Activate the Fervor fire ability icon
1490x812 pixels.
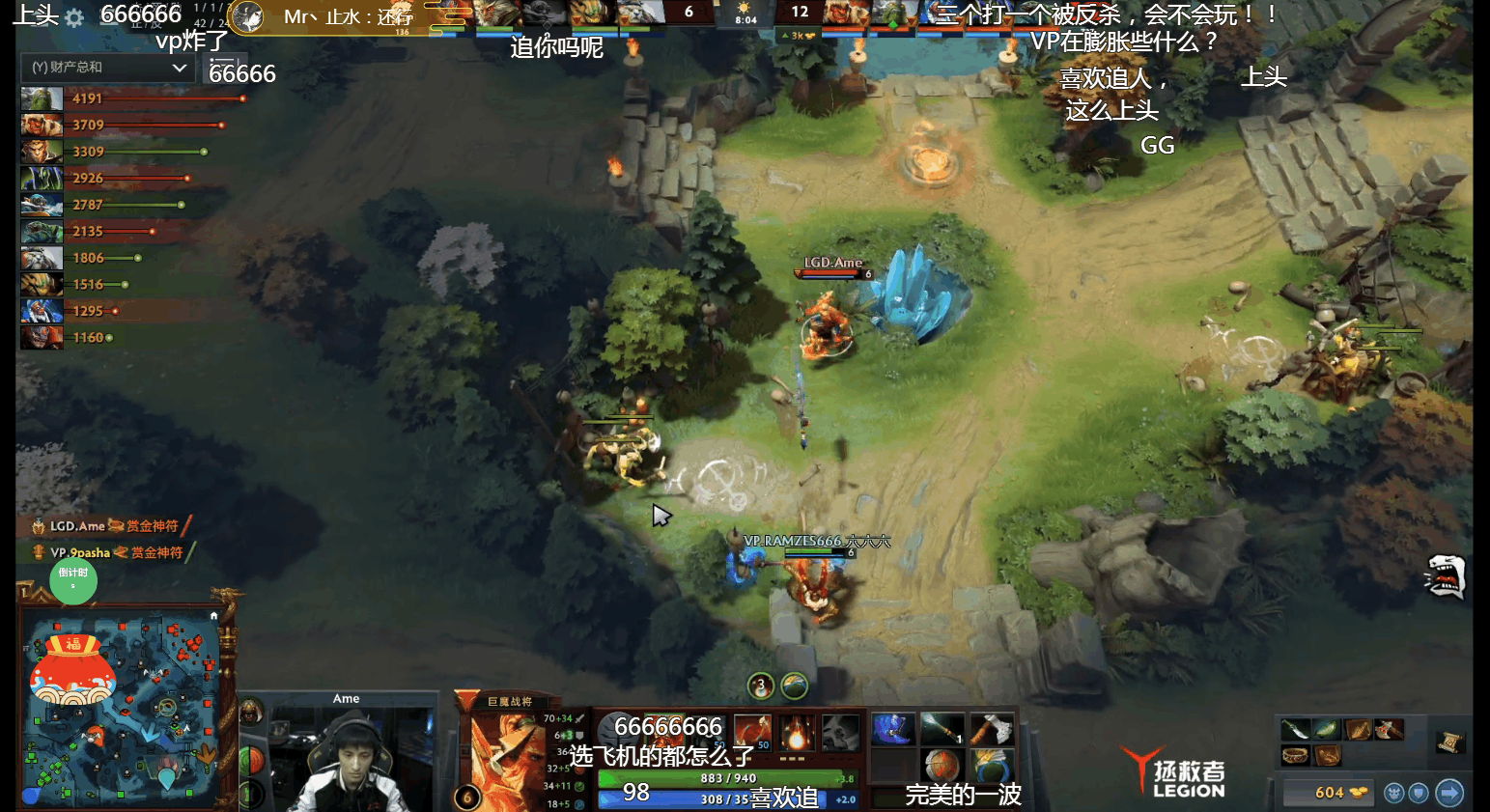click(x=798, y=733)
